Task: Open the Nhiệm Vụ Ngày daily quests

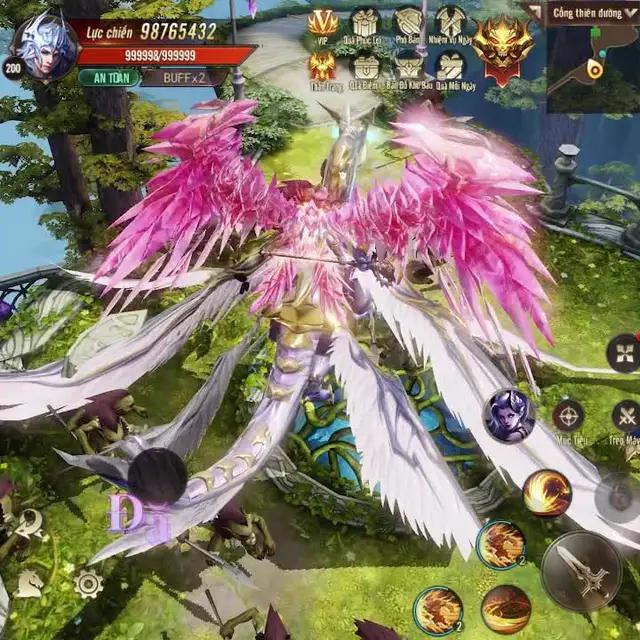Action: click(451, 23)
